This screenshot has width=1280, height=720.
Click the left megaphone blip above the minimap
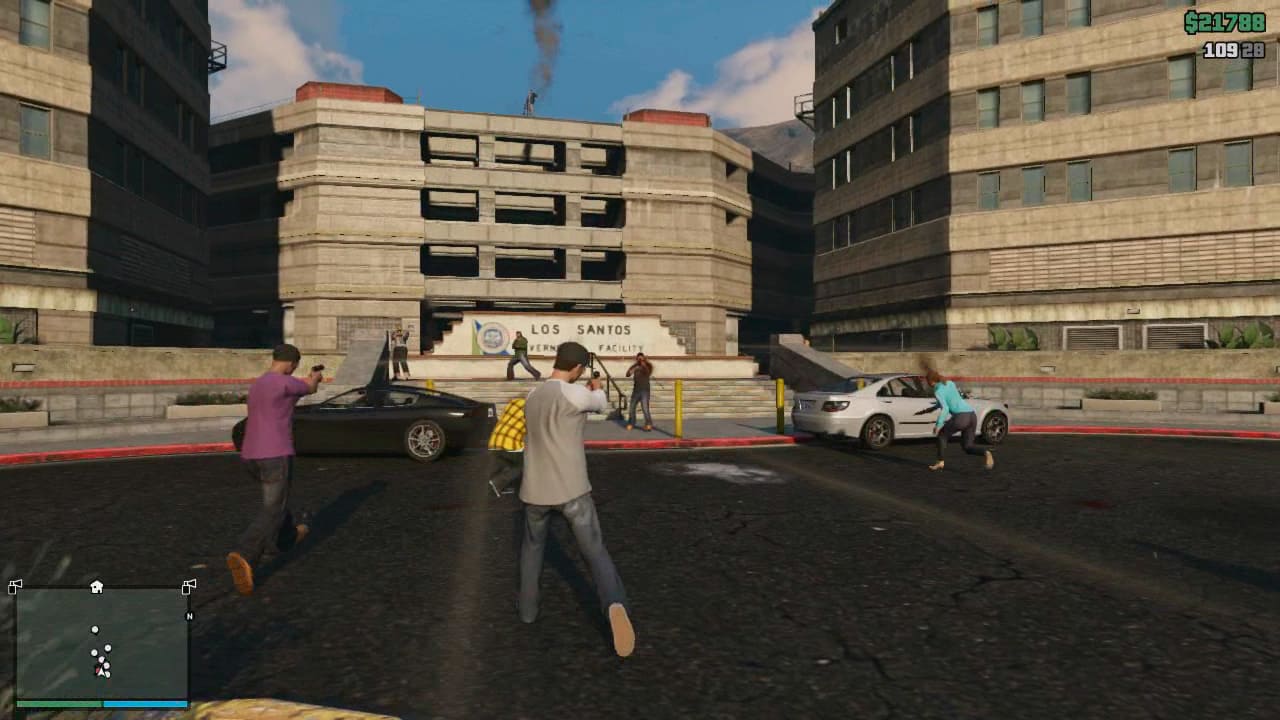pos(15,585)
